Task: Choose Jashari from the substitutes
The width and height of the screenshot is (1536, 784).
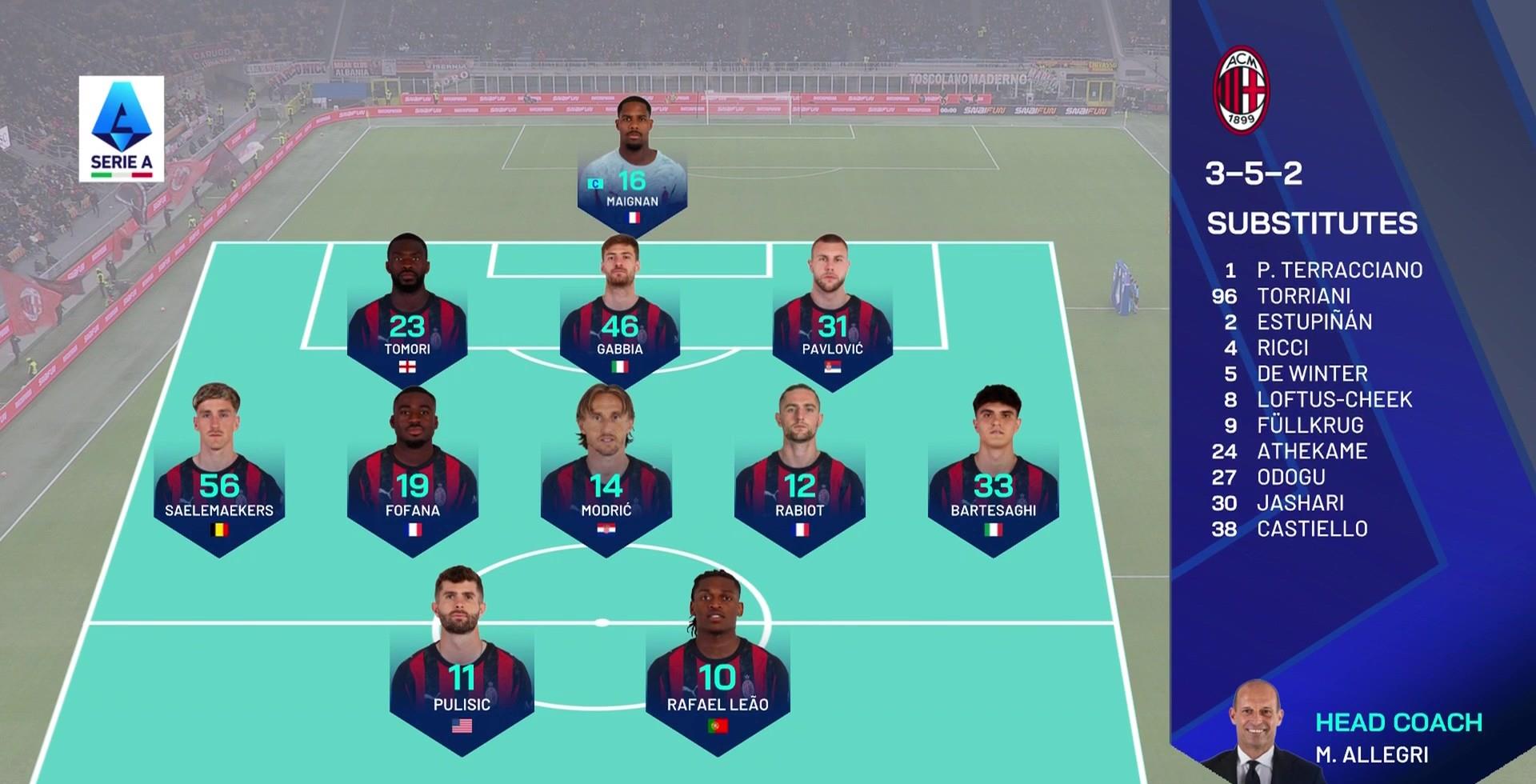Action: click(x=1300, y=502)
